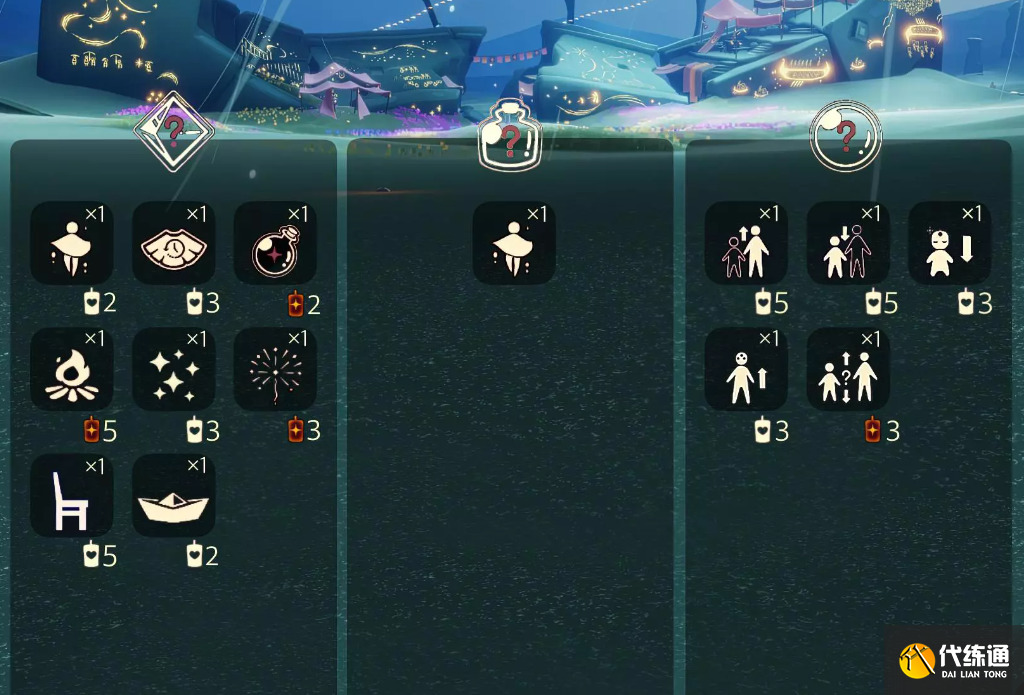This screenshot has width=1024, height=695.
Task: Choose the shrink spell with down arrow
Action: [949, 243]
